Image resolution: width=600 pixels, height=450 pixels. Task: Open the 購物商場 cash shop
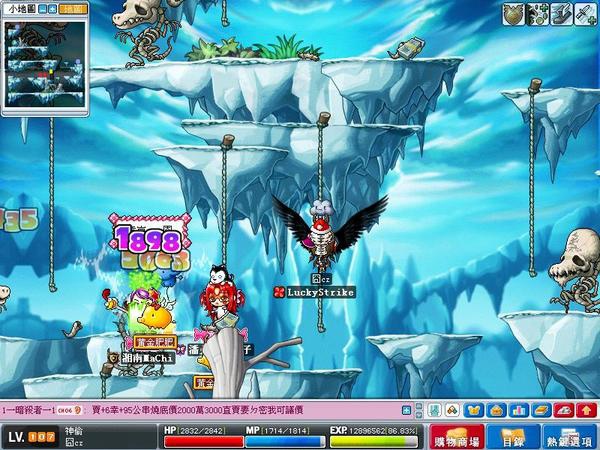pos(455,437)
